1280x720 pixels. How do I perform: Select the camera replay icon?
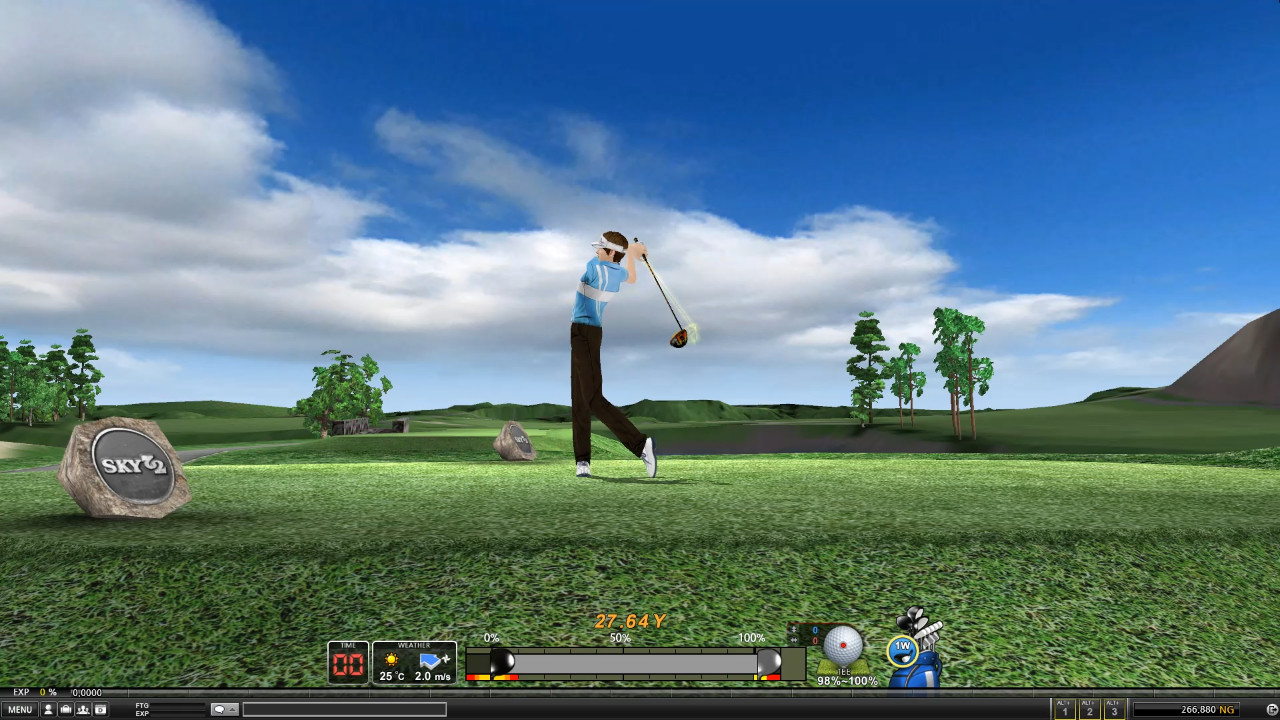pyautogui.click(x=100, y=708)
